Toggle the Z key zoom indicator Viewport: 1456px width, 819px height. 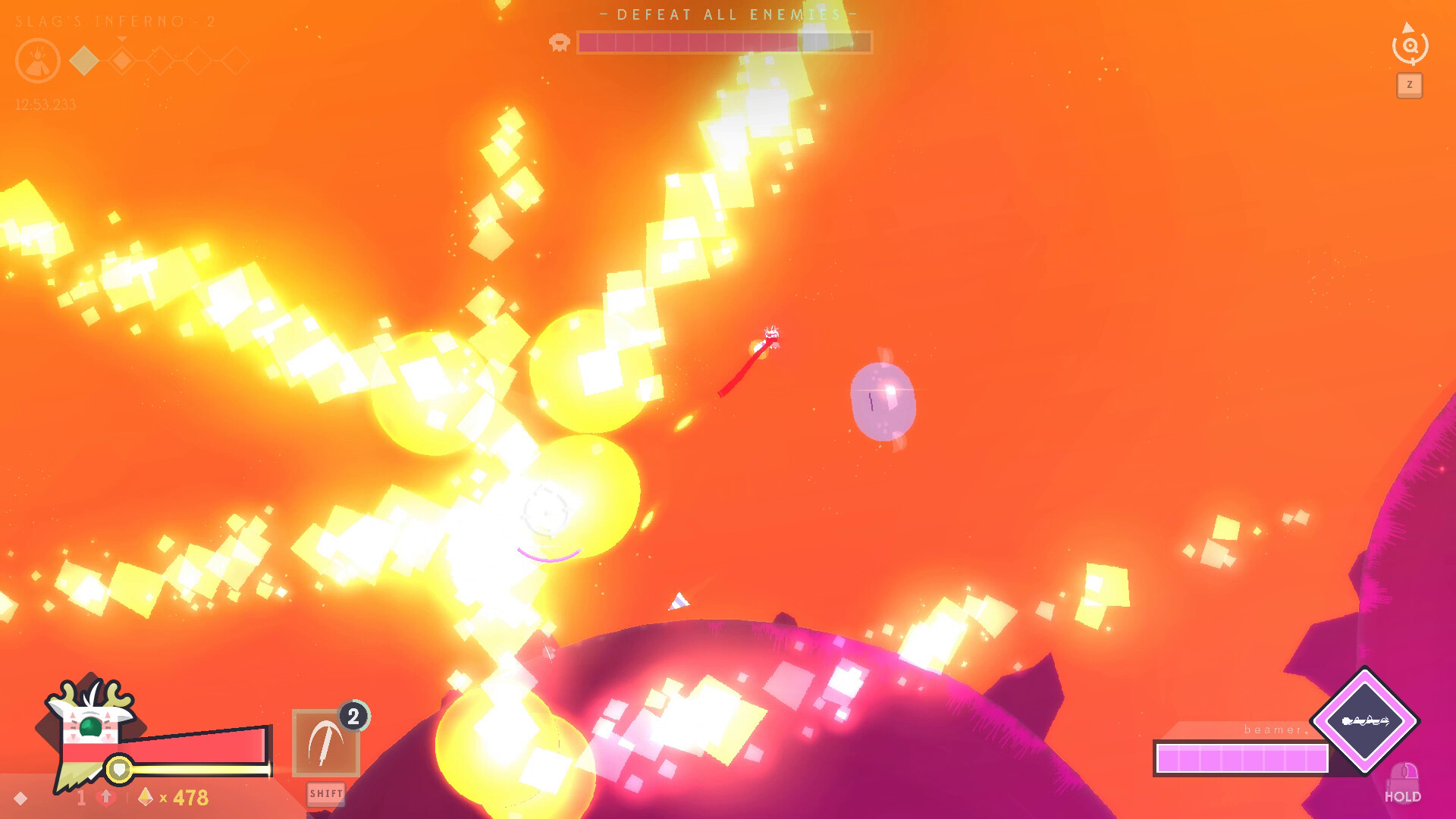coord(1410,83)
